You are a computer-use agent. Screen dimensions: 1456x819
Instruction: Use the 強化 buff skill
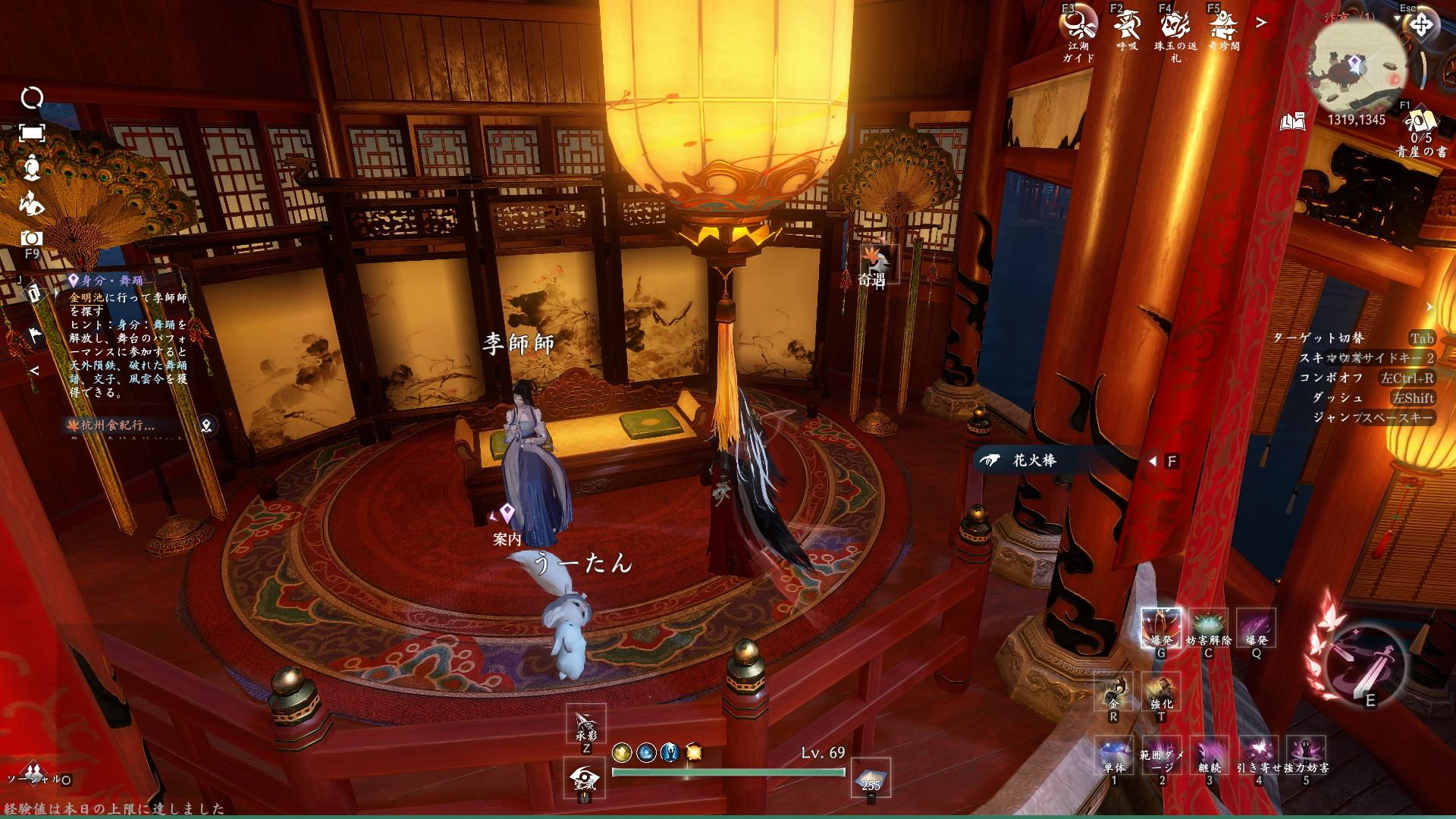point(1161,691)
